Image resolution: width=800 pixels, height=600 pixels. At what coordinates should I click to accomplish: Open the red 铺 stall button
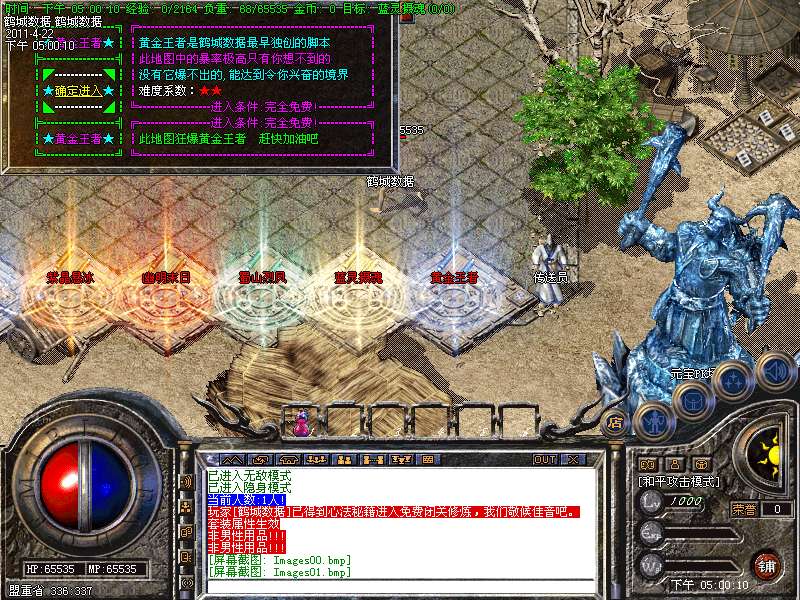click(x=766, y=564)
